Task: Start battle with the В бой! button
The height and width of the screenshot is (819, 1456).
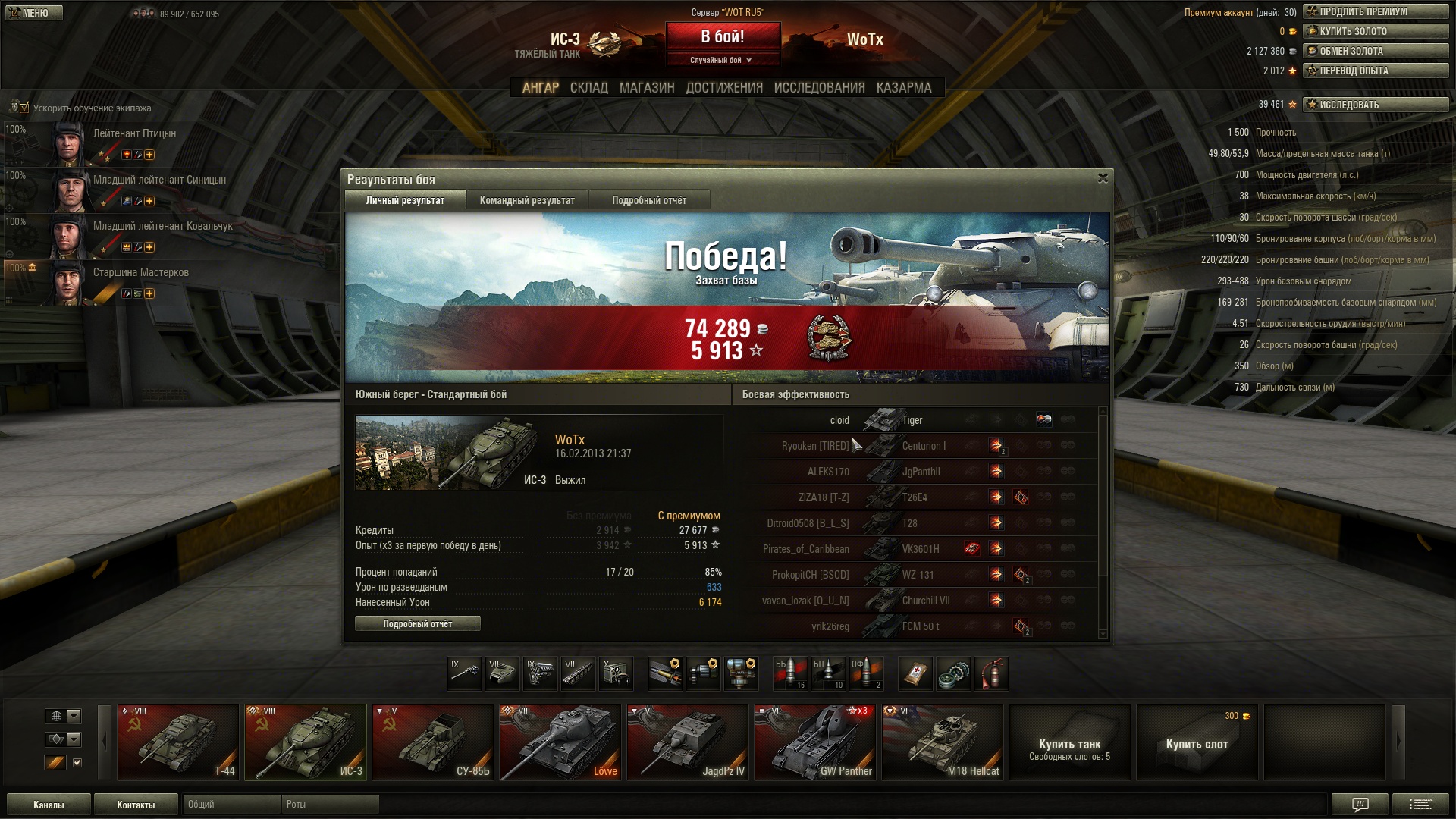Action: (x=723, y=37)
